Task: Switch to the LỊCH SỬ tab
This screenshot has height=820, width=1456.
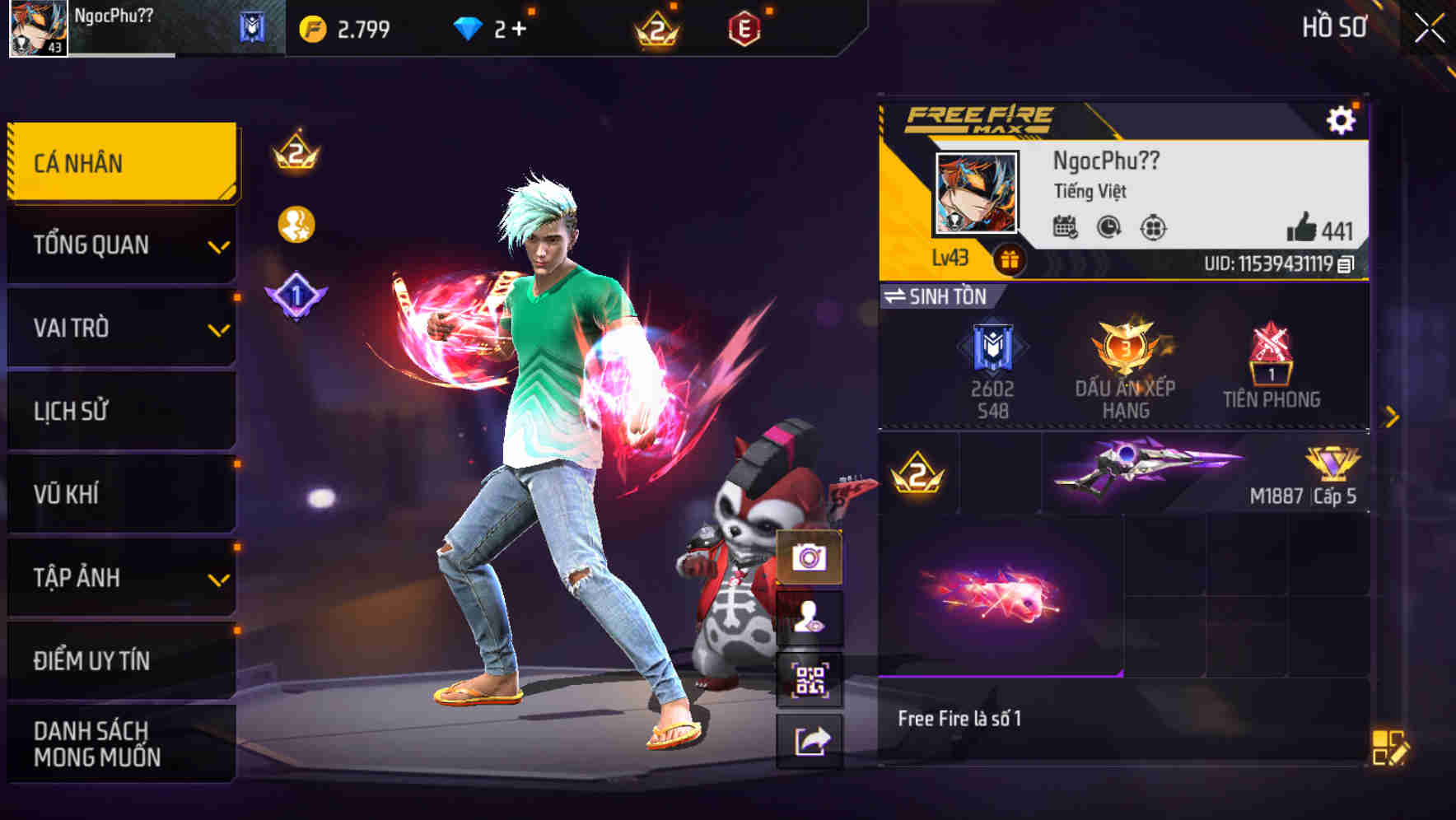Action: 121,411
